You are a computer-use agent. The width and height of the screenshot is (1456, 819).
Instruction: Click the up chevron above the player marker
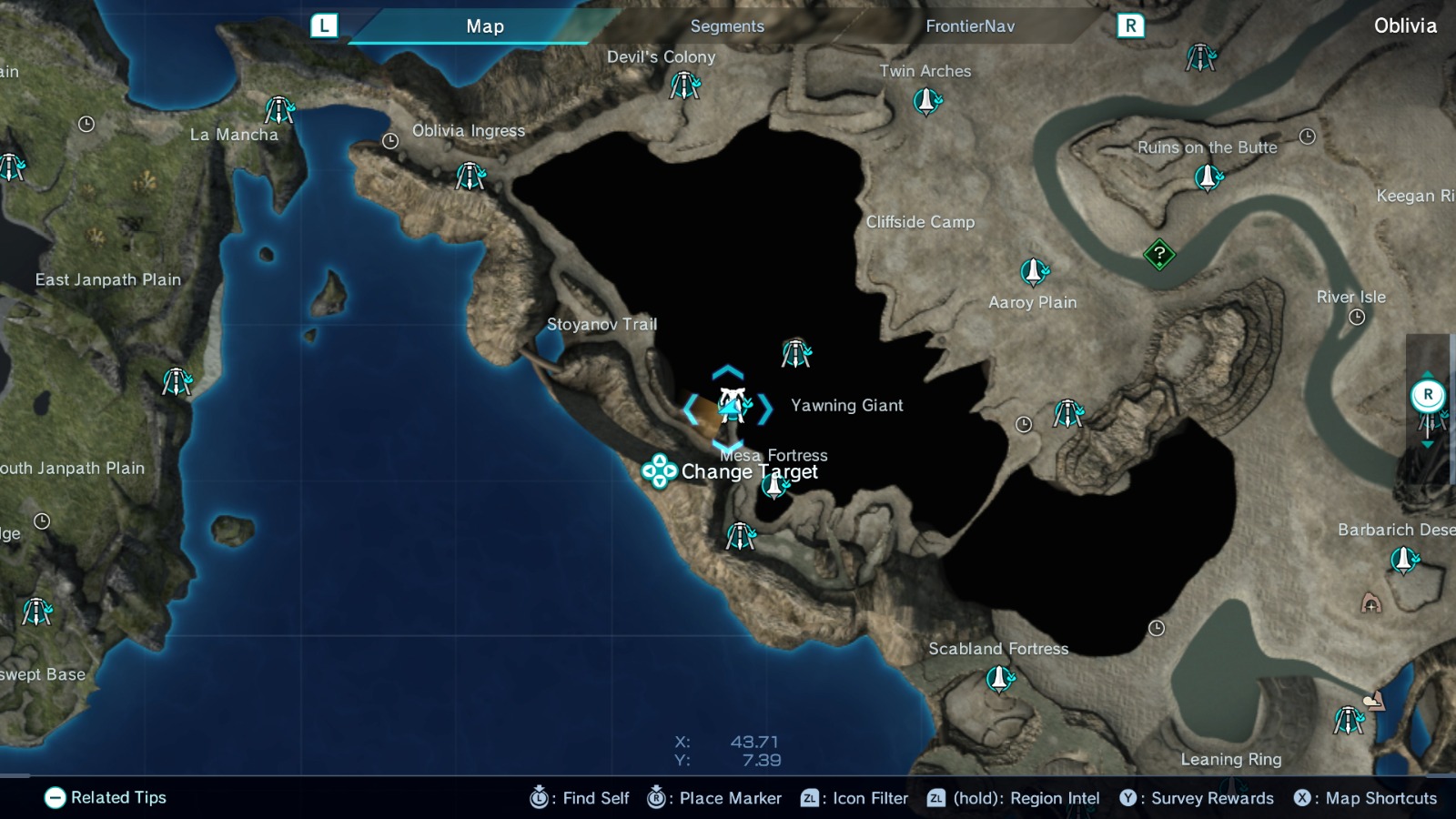click(x=726, y=371)
